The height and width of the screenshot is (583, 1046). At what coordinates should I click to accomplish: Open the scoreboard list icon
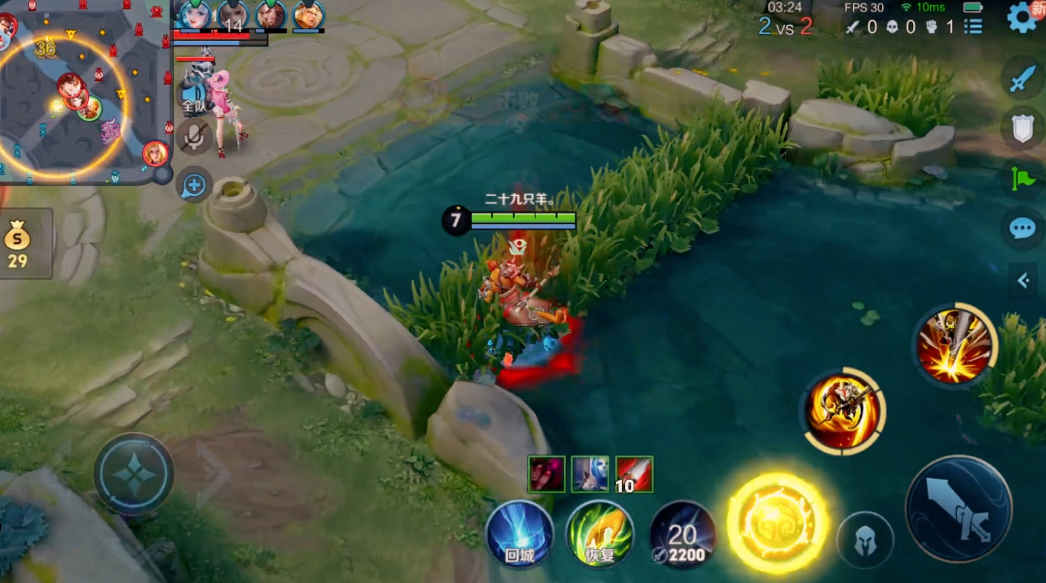pos(972,27)
